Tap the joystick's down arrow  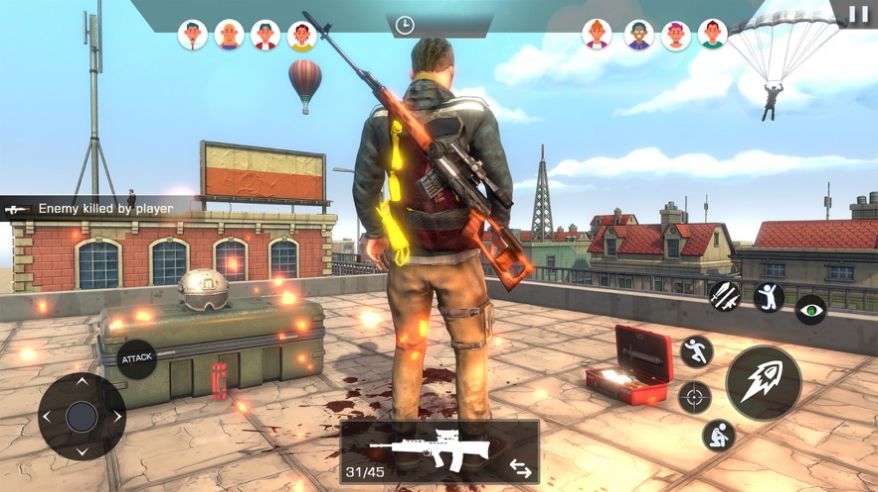81,452
